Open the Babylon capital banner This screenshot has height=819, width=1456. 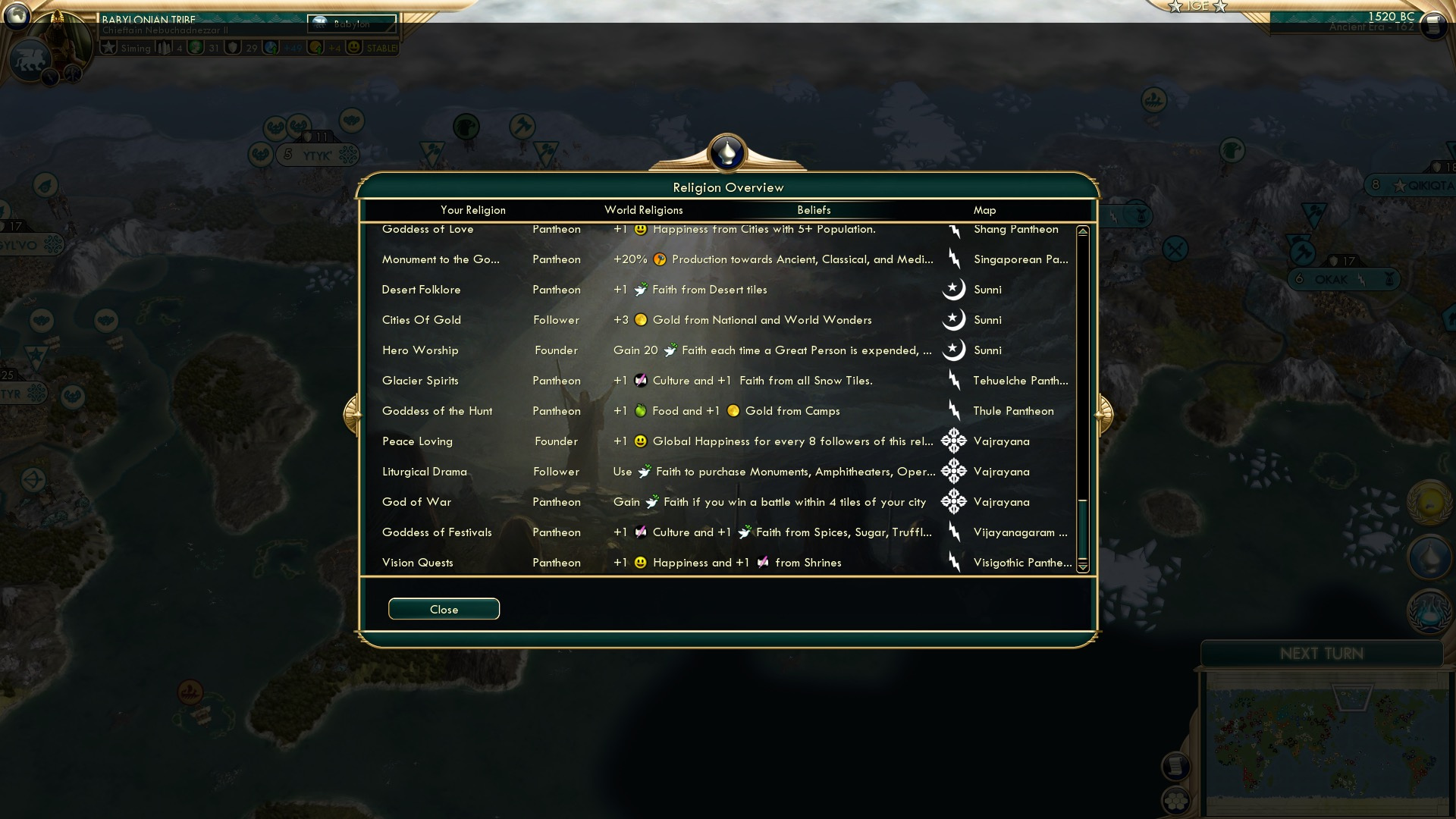[349, 24]
